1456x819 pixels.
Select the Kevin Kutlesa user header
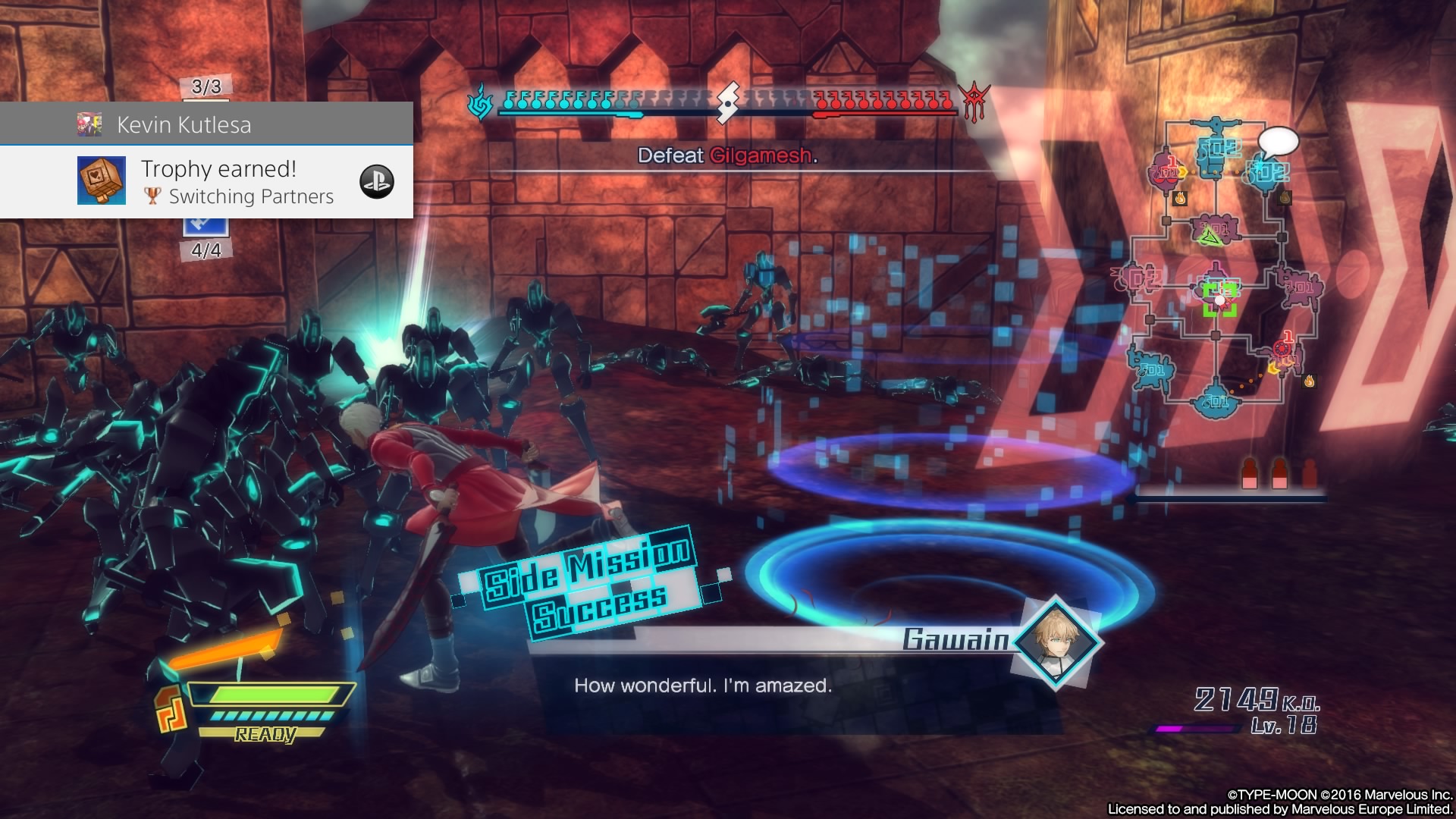[x=184, y=124]
